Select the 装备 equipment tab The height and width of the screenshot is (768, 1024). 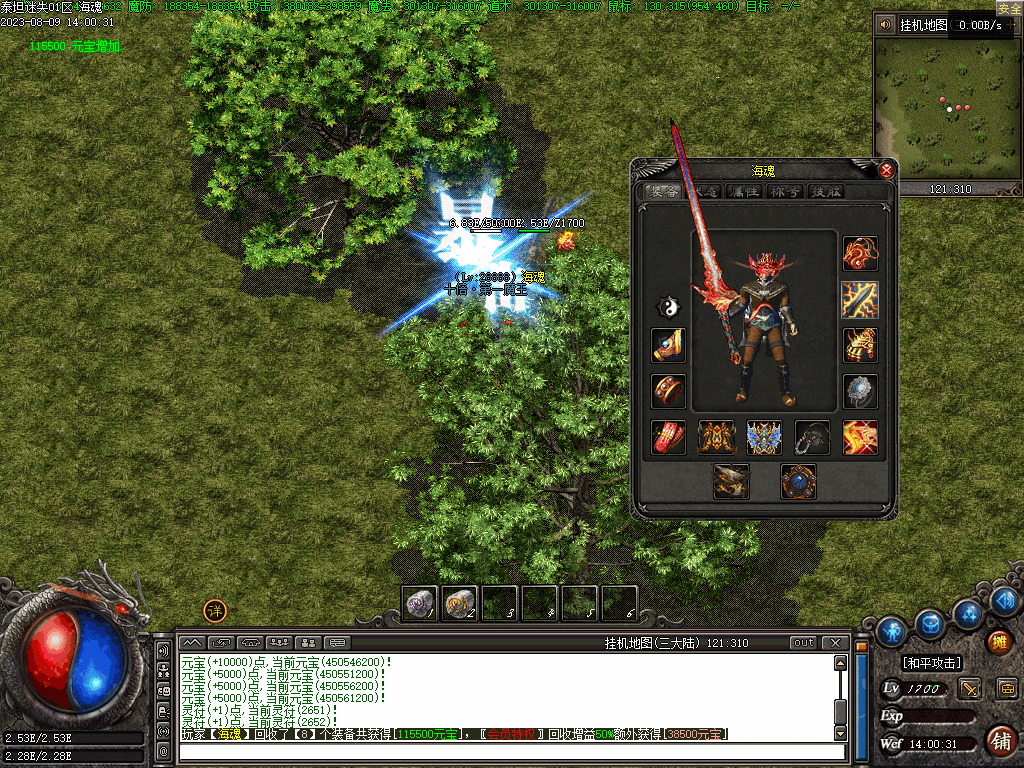click(x=663, y=192)
